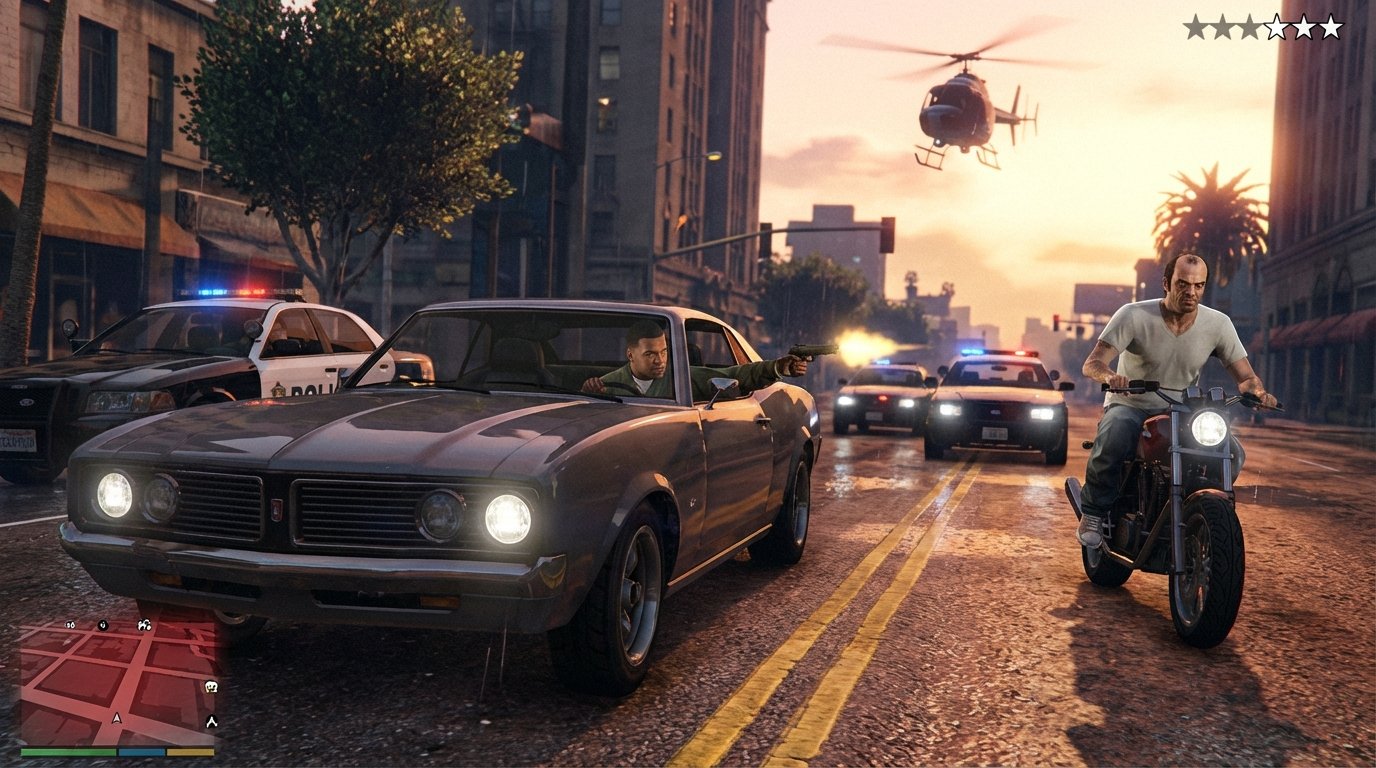Click the police helicopter in the sky
Image resolution: width=1376 pixels, height=768 pixels.
(x=963, y=105)
